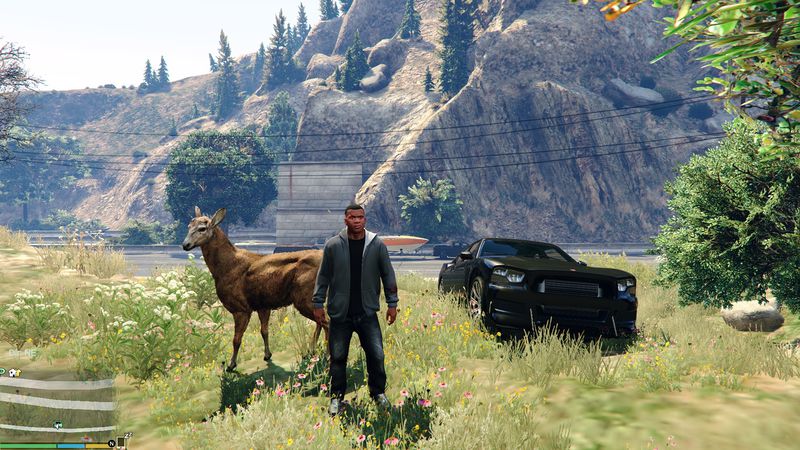The image size is (800, 450).
Task: Select the yellow and white blip on the minimap
Action: click(x=14, y=372)
